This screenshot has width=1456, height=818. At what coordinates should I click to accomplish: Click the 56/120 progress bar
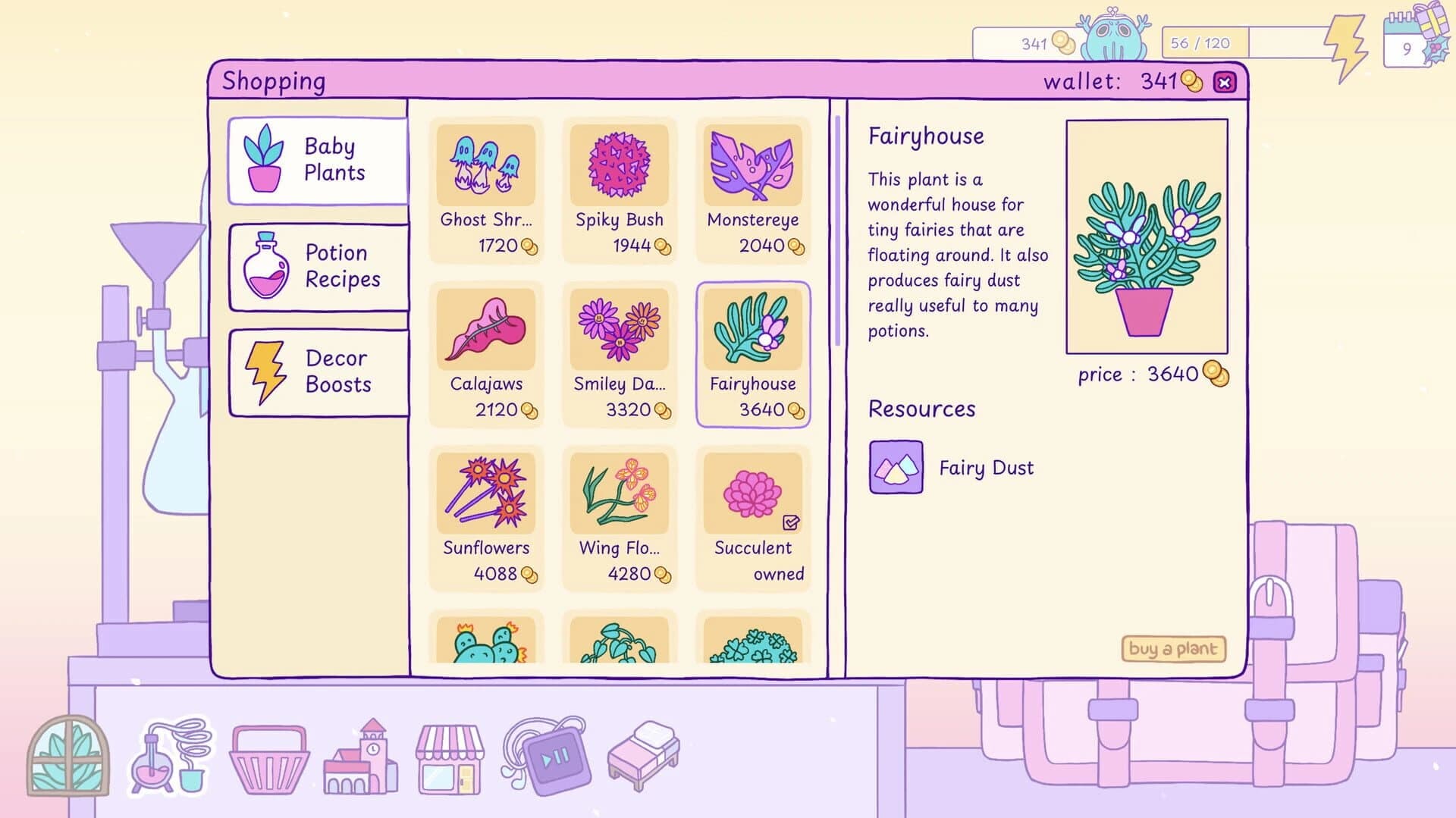coord(1206,43)
